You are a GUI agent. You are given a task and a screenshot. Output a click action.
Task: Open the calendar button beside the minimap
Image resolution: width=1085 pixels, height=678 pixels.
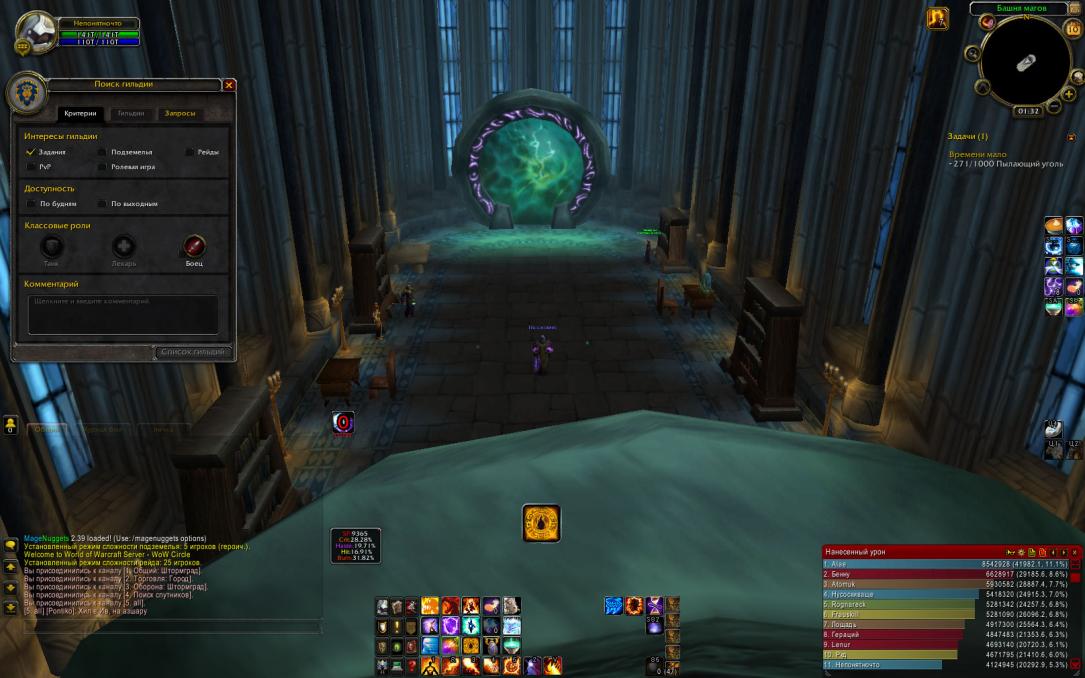pos(1073,28)
